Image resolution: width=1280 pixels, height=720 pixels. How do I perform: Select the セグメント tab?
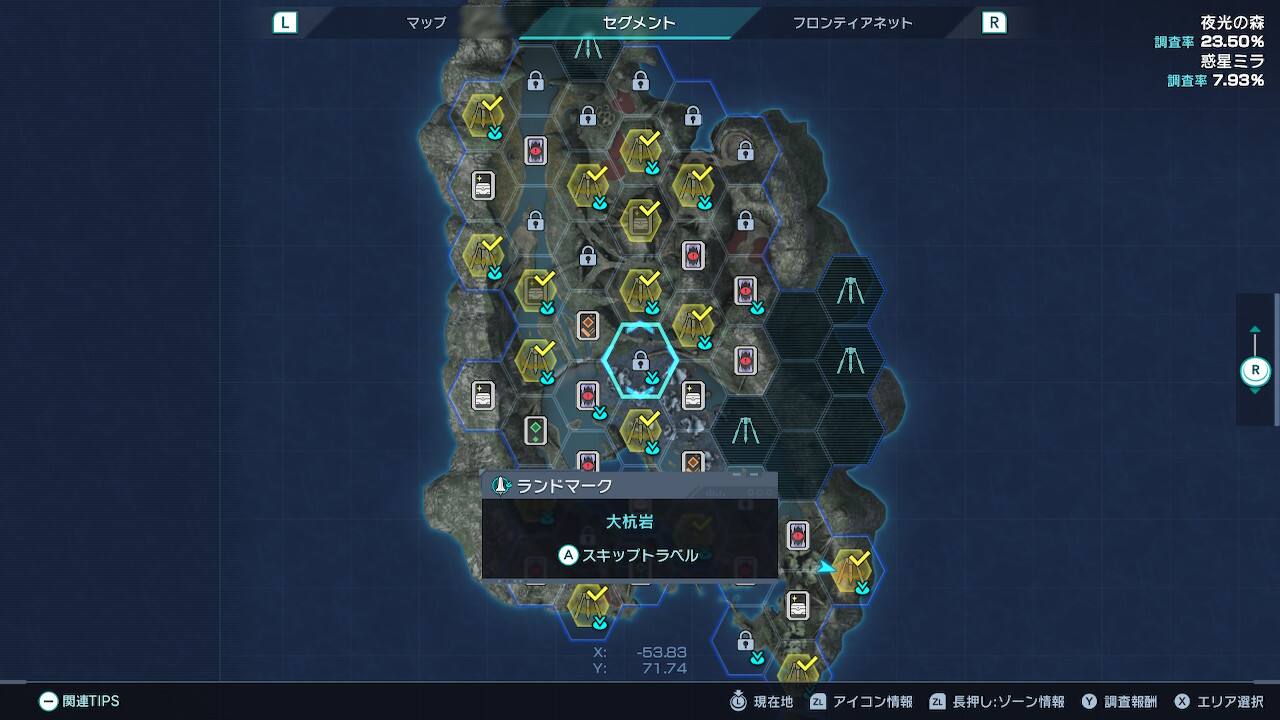(639, 22)
